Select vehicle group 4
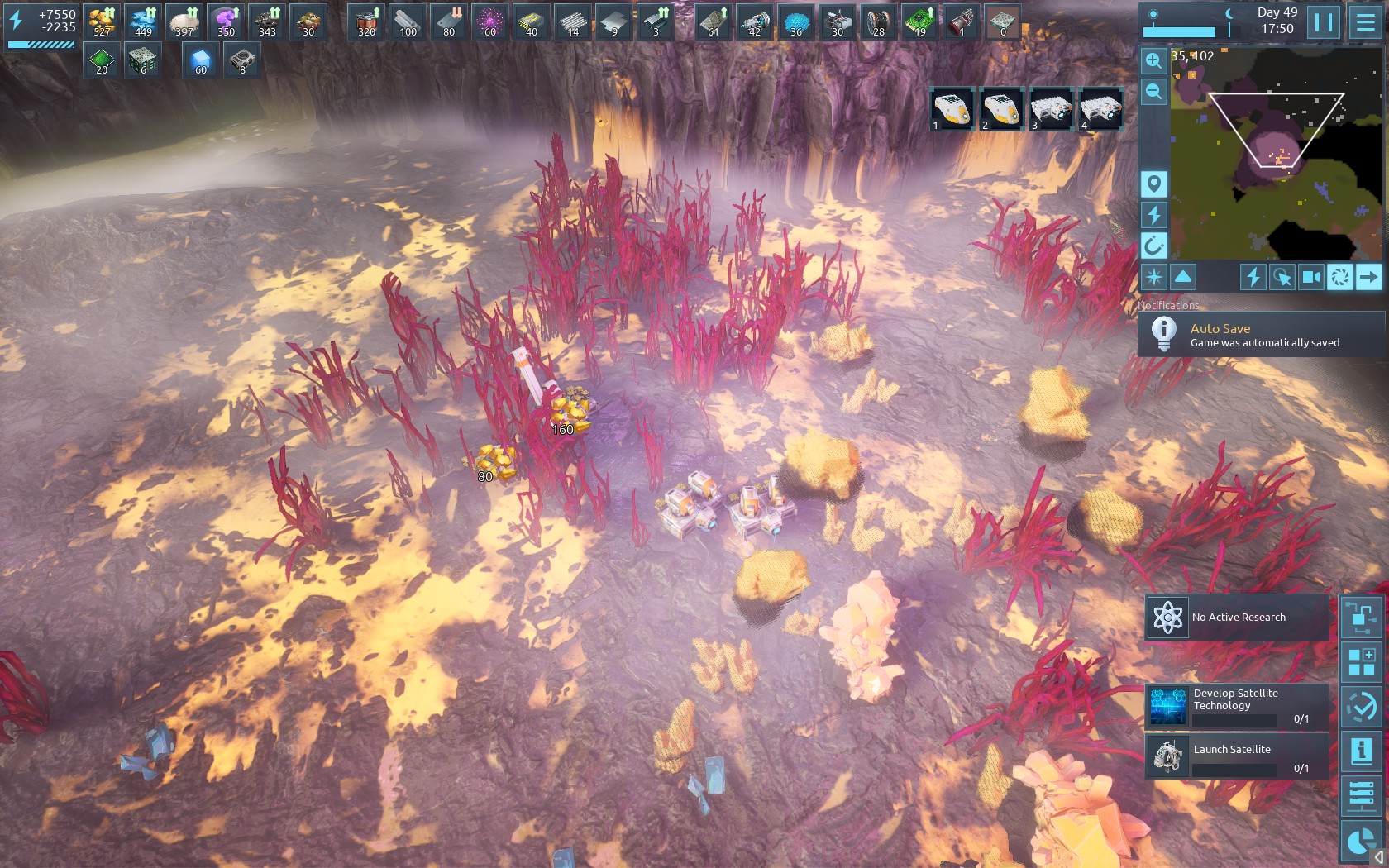 coord(1100,108)
